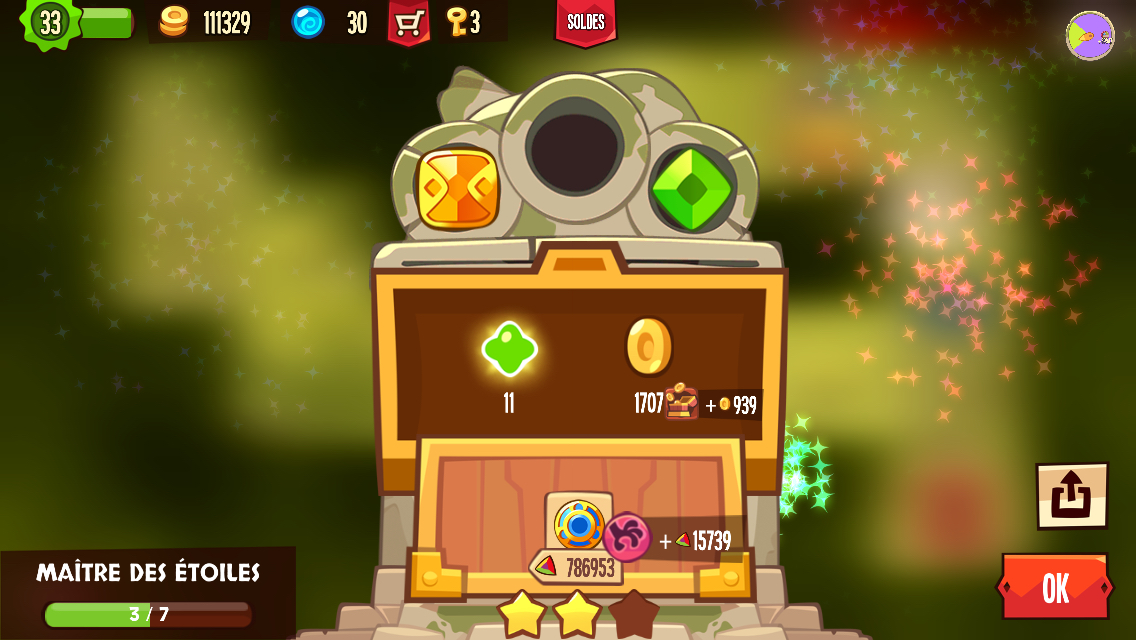Tap the share arrow button
This screenshot has width=1136, height=640.
pos(1071,495)
